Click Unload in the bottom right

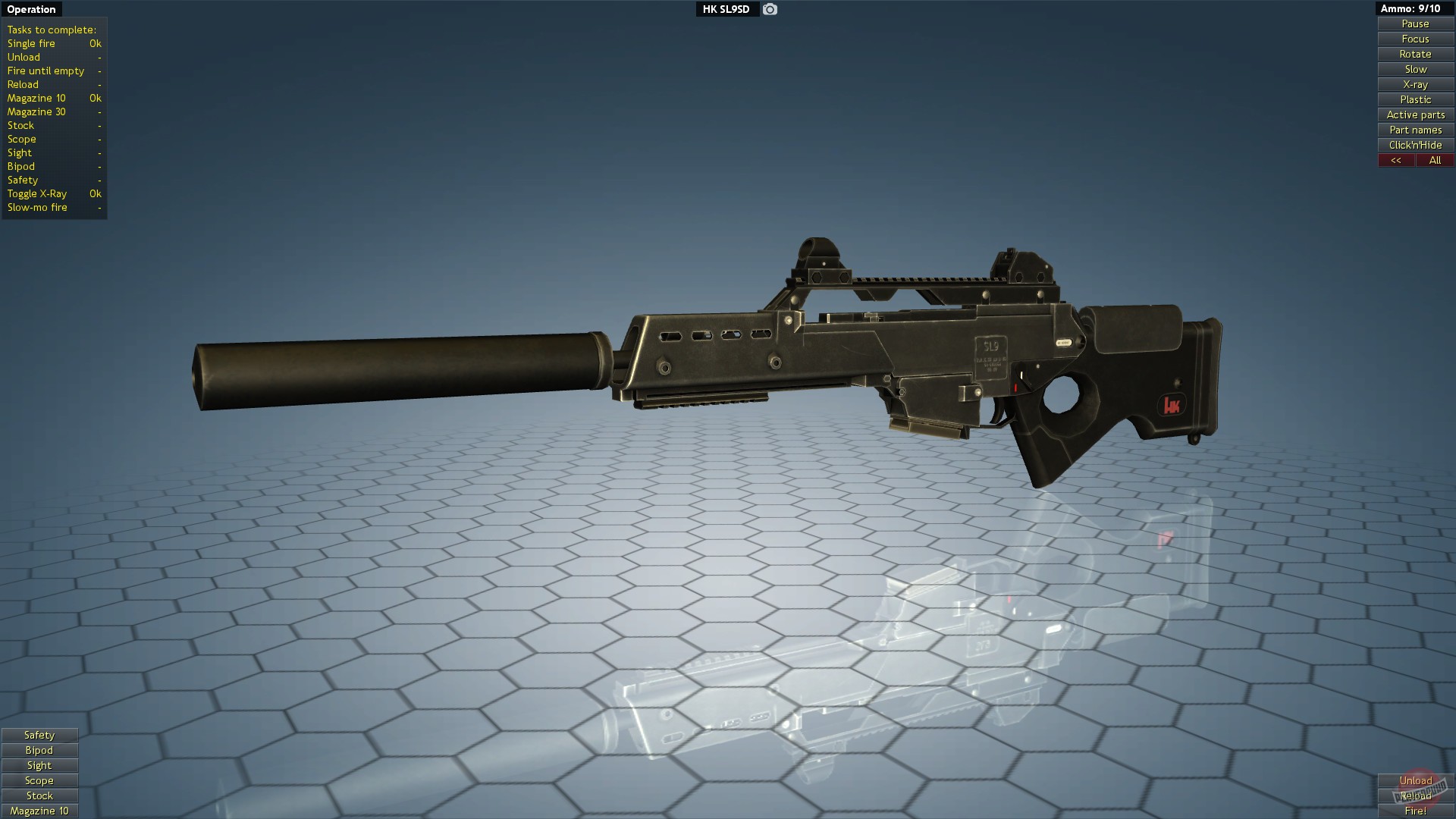click(1416, 780)
